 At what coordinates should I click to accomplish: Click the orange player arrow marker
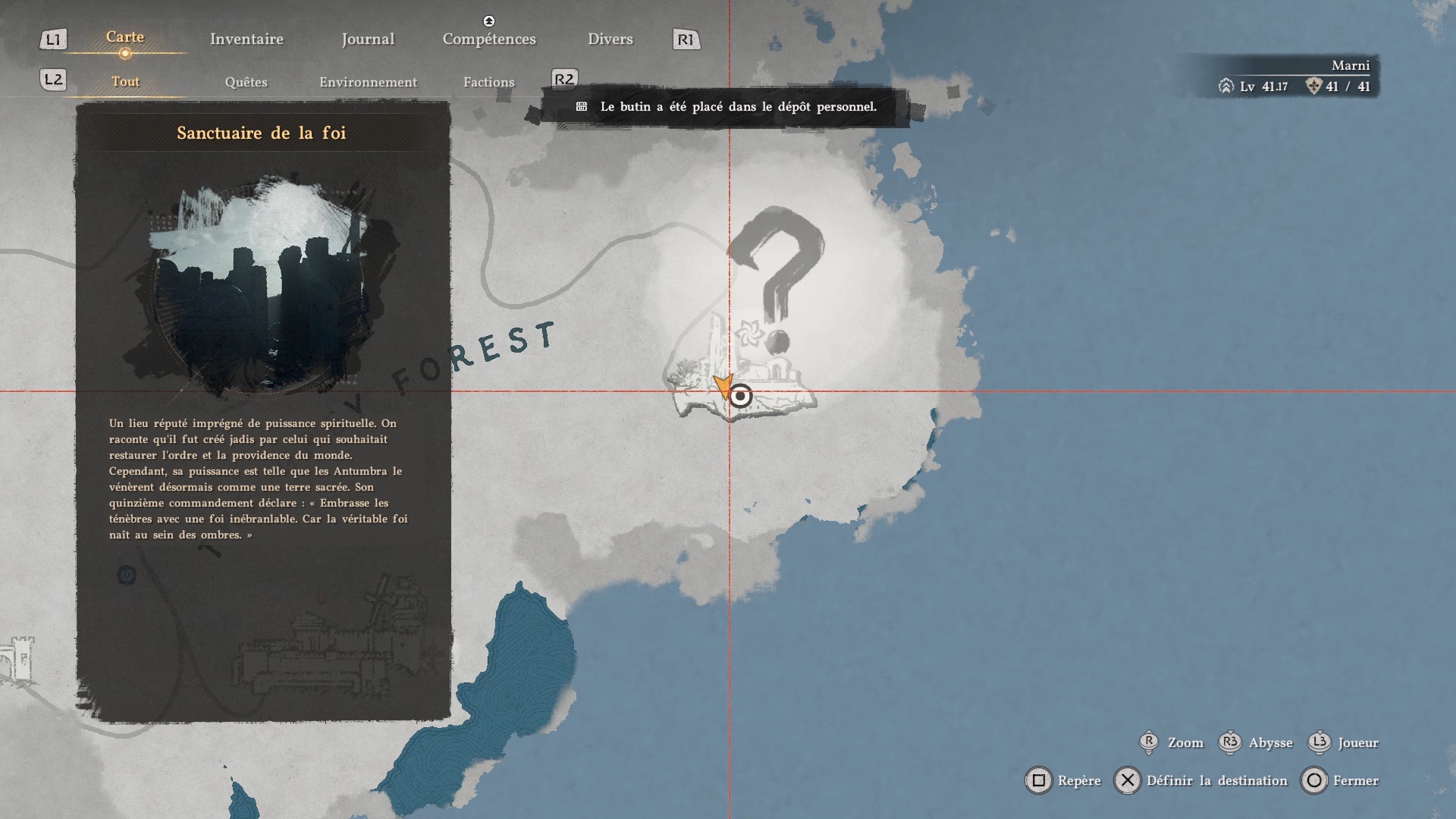[721, 386]
